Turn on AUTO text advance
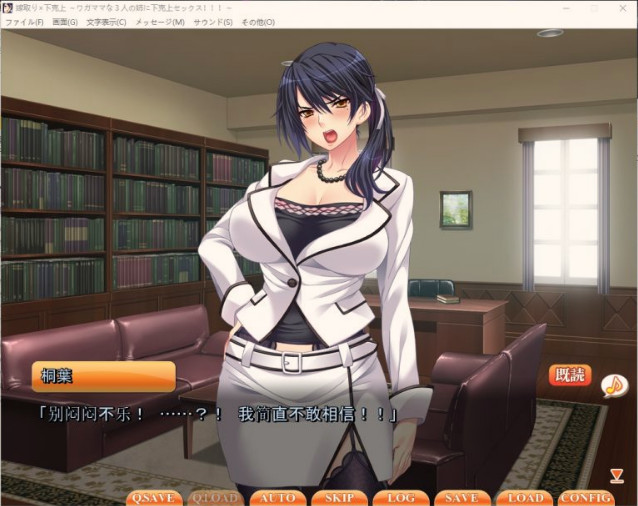The height and width of the screenshot is (506, 638). [277, 497]
